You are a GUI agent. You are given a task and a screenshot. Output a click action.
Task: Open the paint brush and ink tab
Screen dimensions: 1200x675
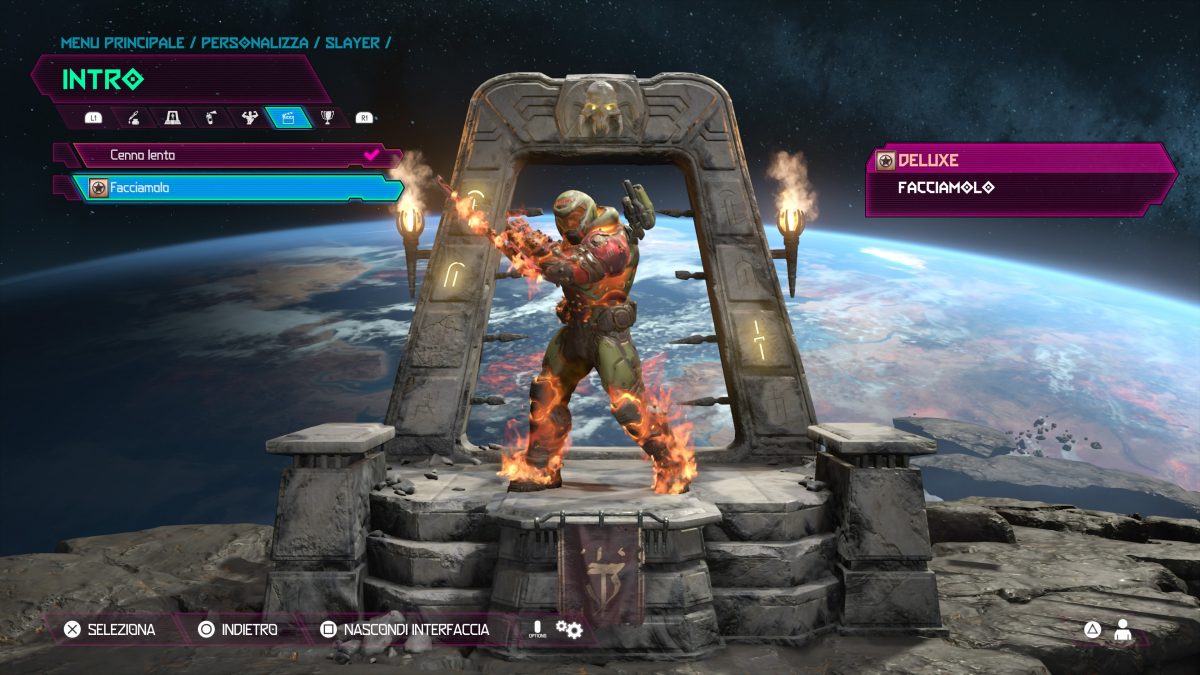(x=133, y=118)
